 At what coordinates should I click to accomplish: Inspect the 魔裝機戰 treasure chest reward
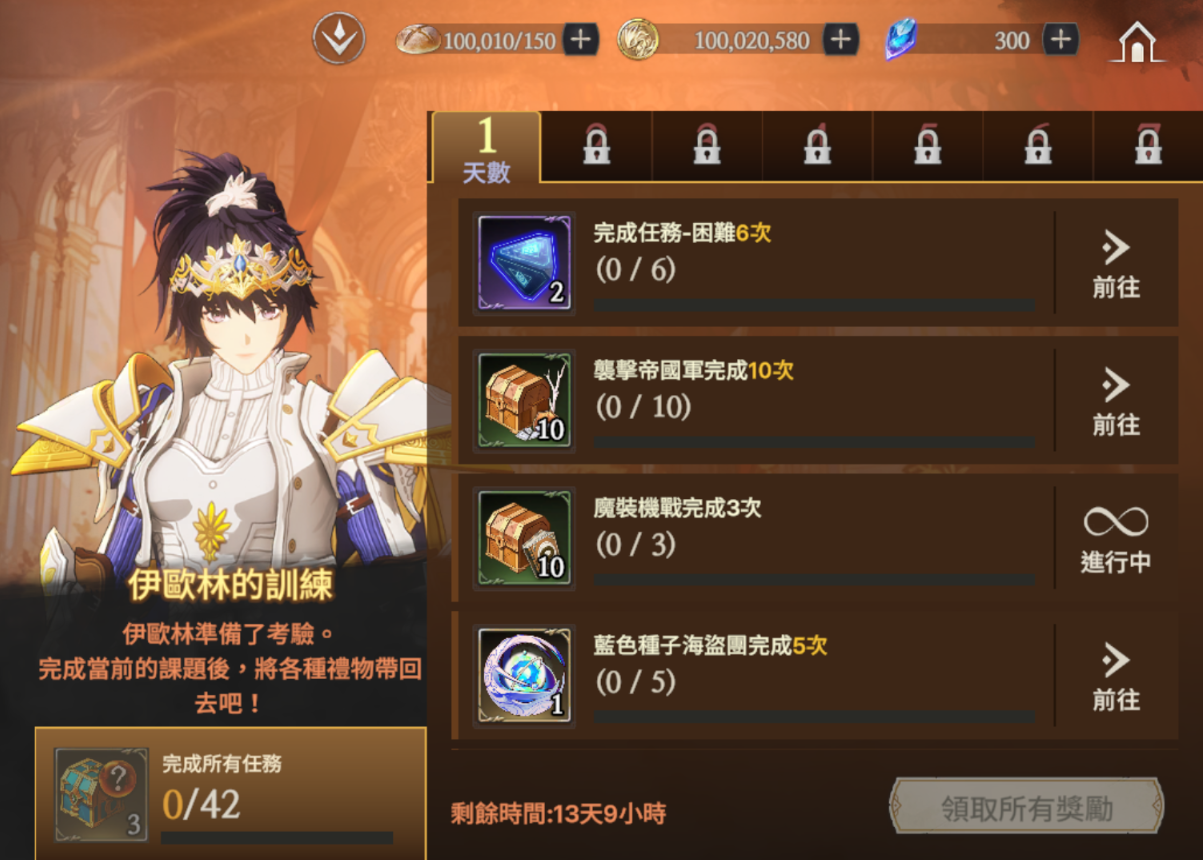[525, 538]
